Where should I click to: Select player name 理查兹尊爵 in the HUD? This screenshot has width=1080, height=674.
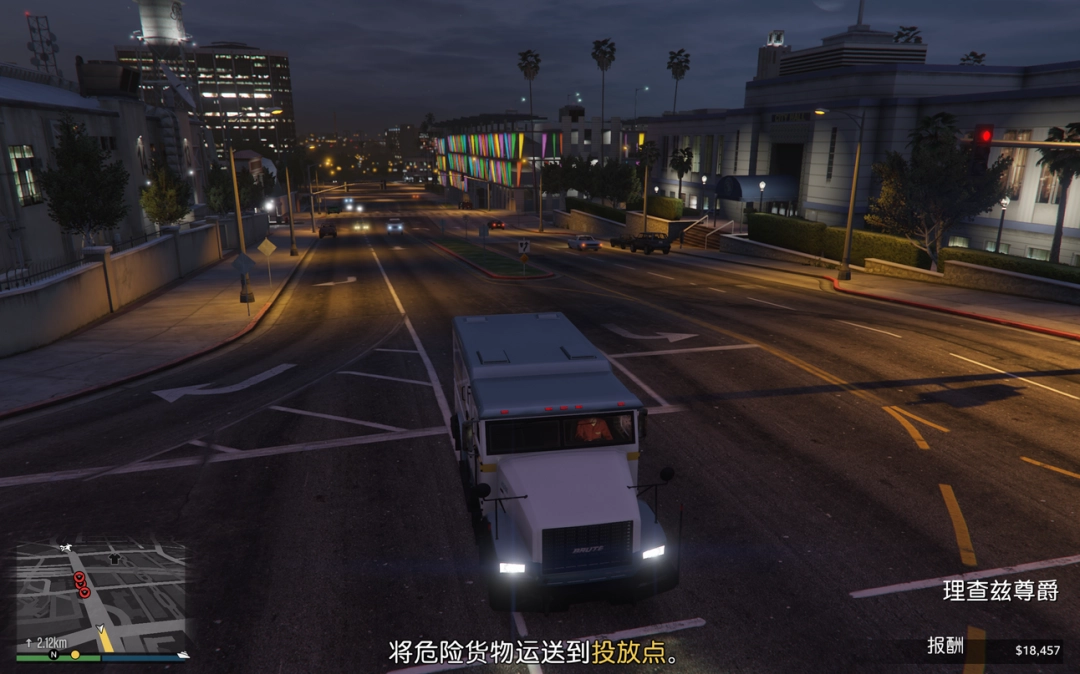click(999, 590)
